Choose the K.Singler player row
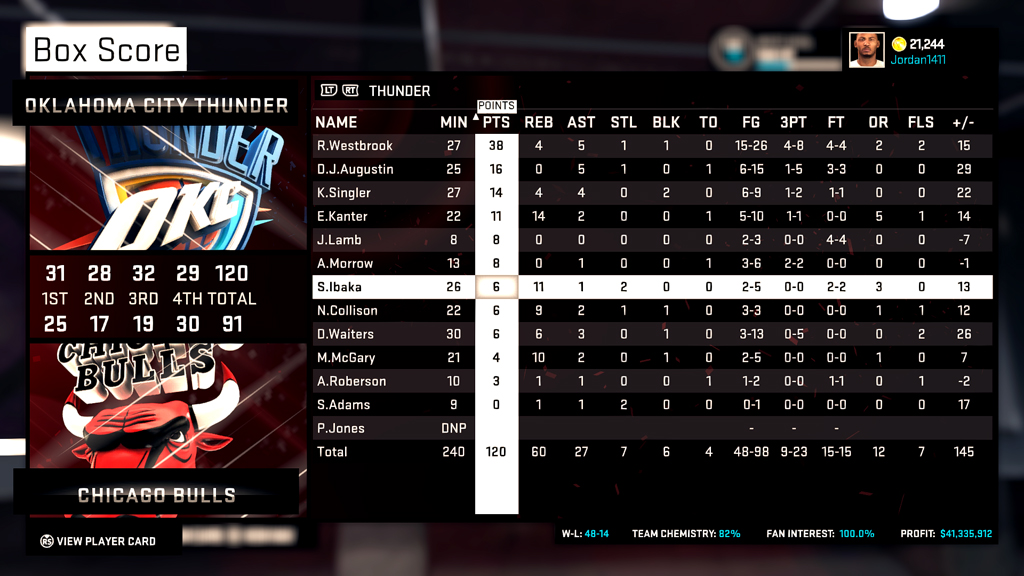The height and width of the screenshot is (576, 1024). coord(343,193)
